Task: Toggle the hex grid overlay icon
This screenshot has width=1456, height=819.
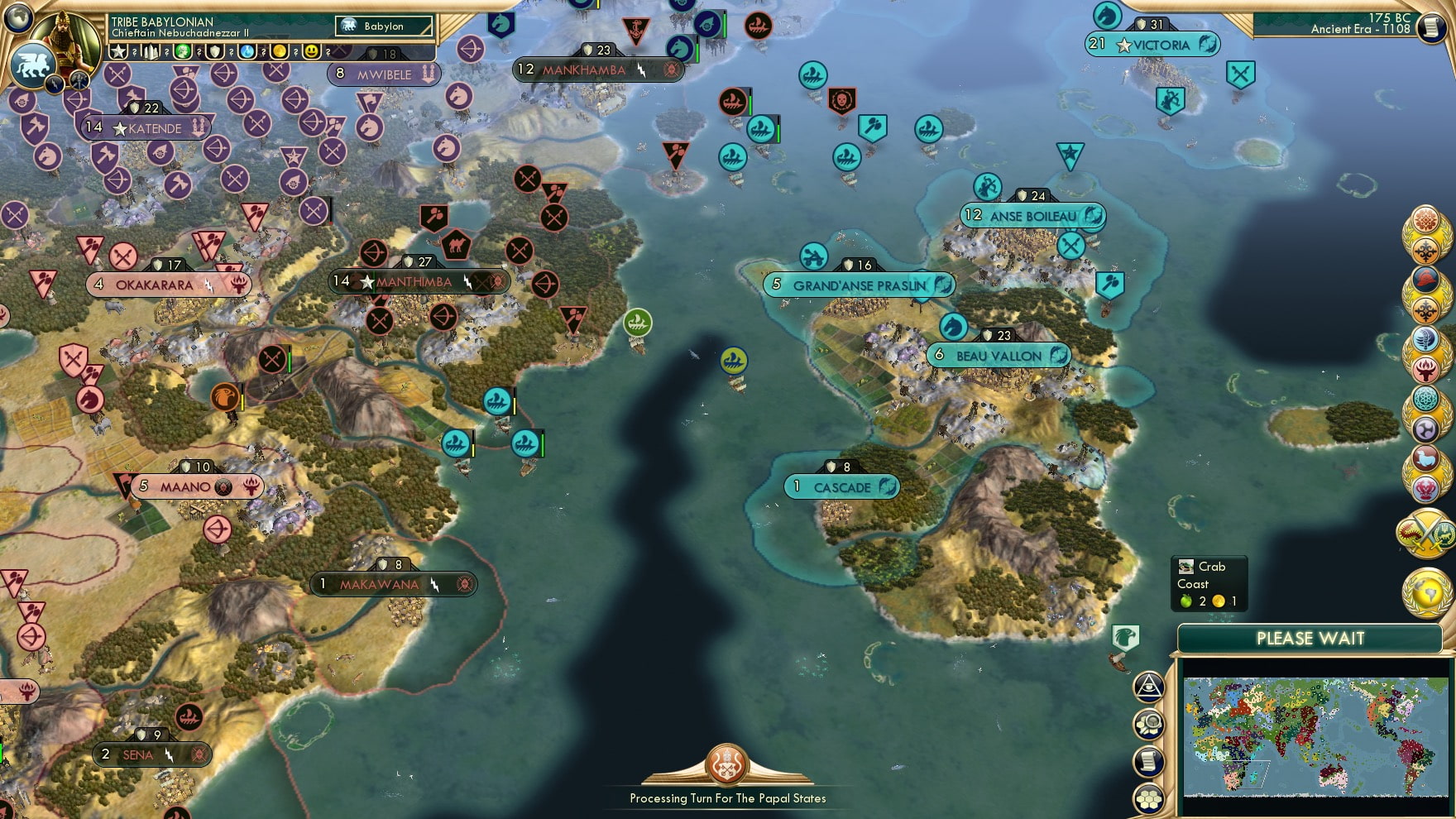Action: [1149, 797]
